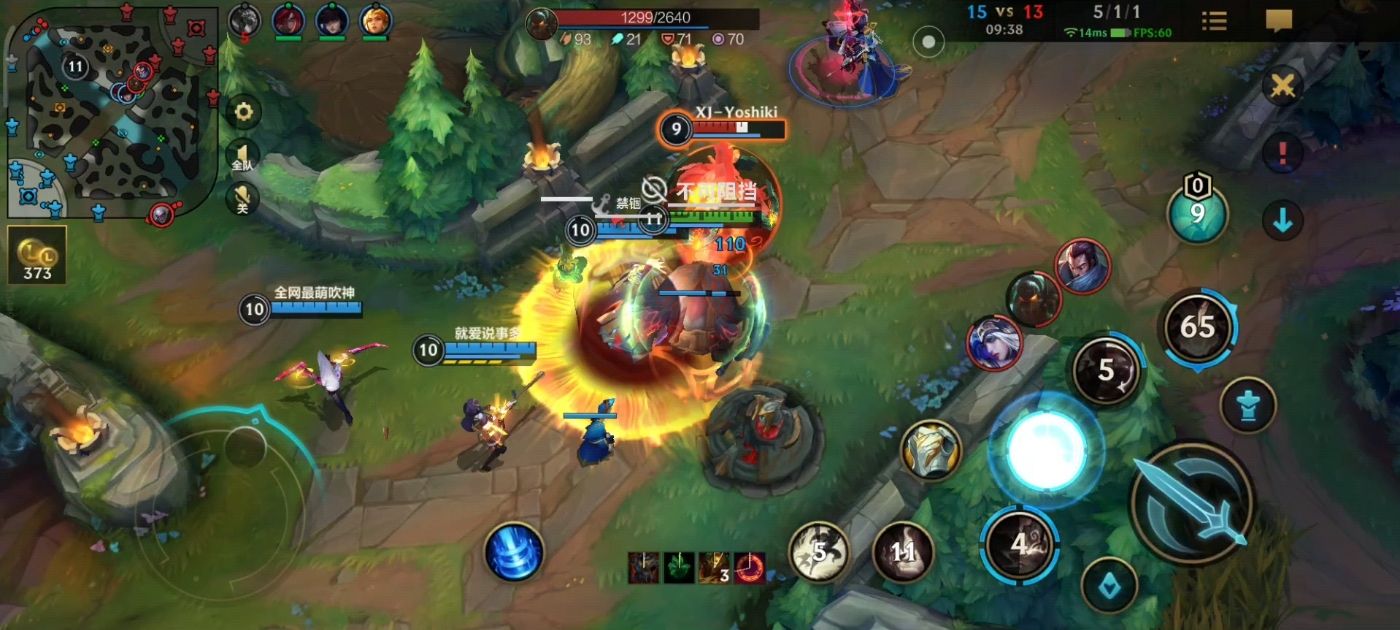The width and height of the screenshot is (1400, 630).
Task: Use the ultimate ability showing 65 cooldown
Action: coord(1197,327)
